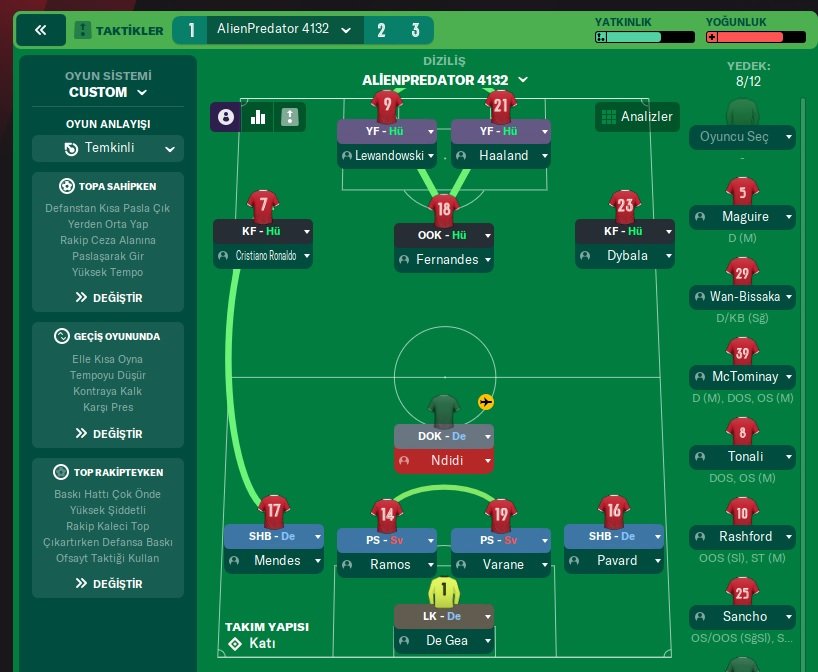Screen dimensions: 818x672
Task: Open the CUSTOM oyun sistemi dropdown
Action: (x=108, y=92)
